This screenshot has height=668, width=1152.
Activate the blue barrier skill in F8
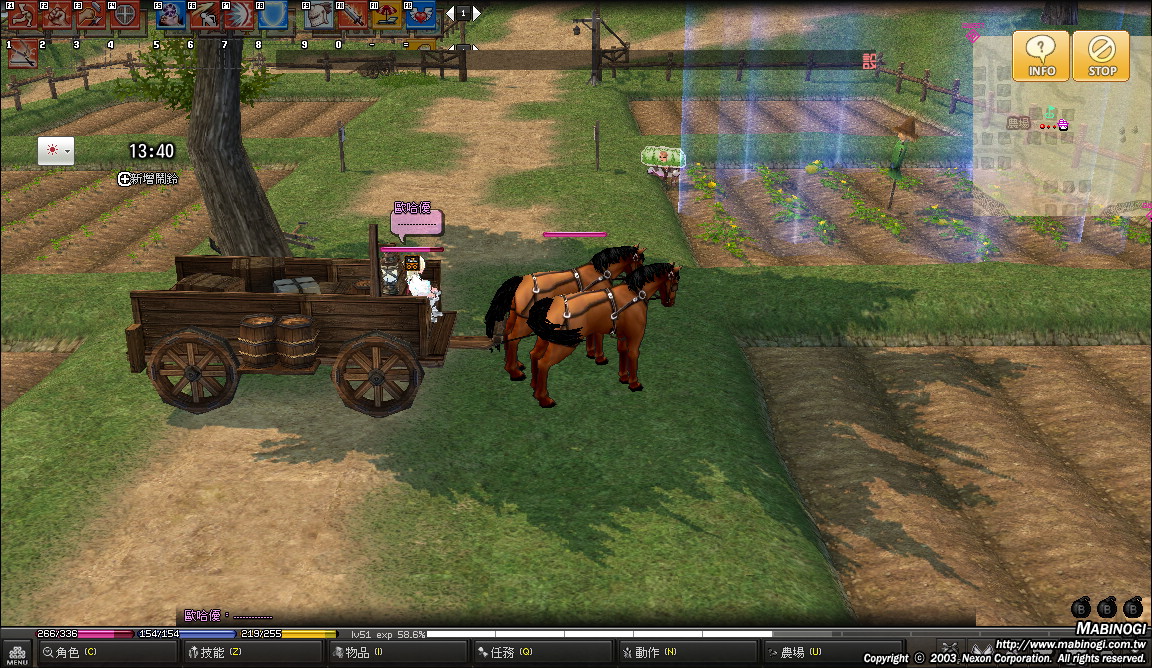pyautogui.click(x=273, y=16)
